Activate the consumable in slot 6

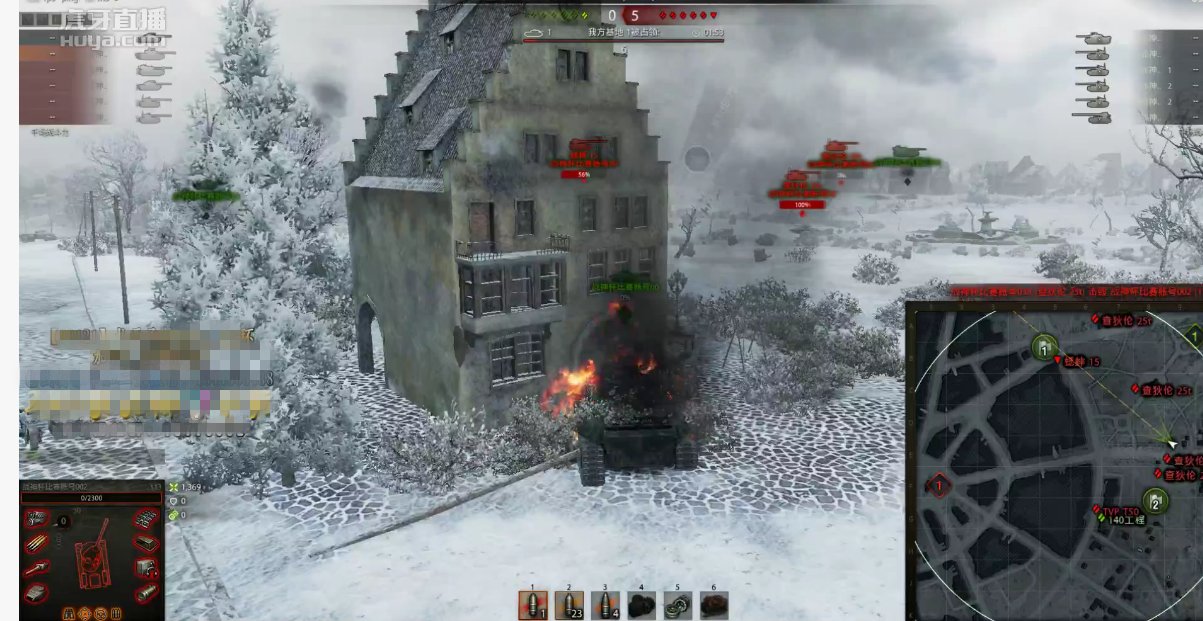point(713,605)
